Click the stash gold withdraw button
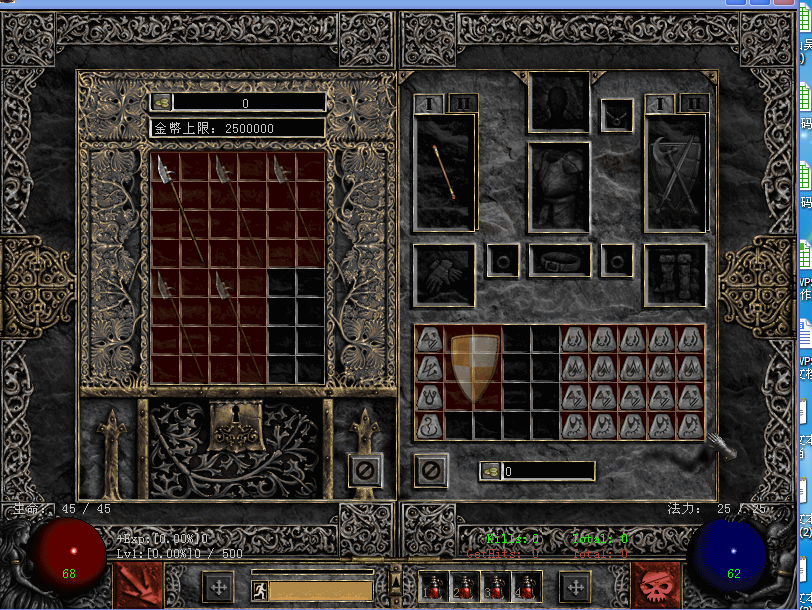The width and height of the screenshot is (812, 610). (x=161, y=103)
